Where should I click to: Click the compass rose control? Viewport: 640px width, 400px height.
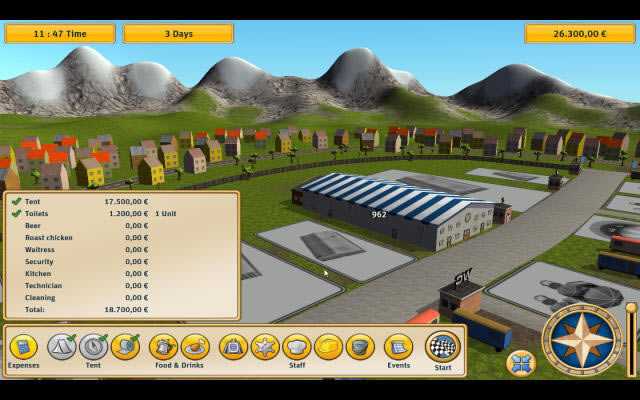pos(582,340)
